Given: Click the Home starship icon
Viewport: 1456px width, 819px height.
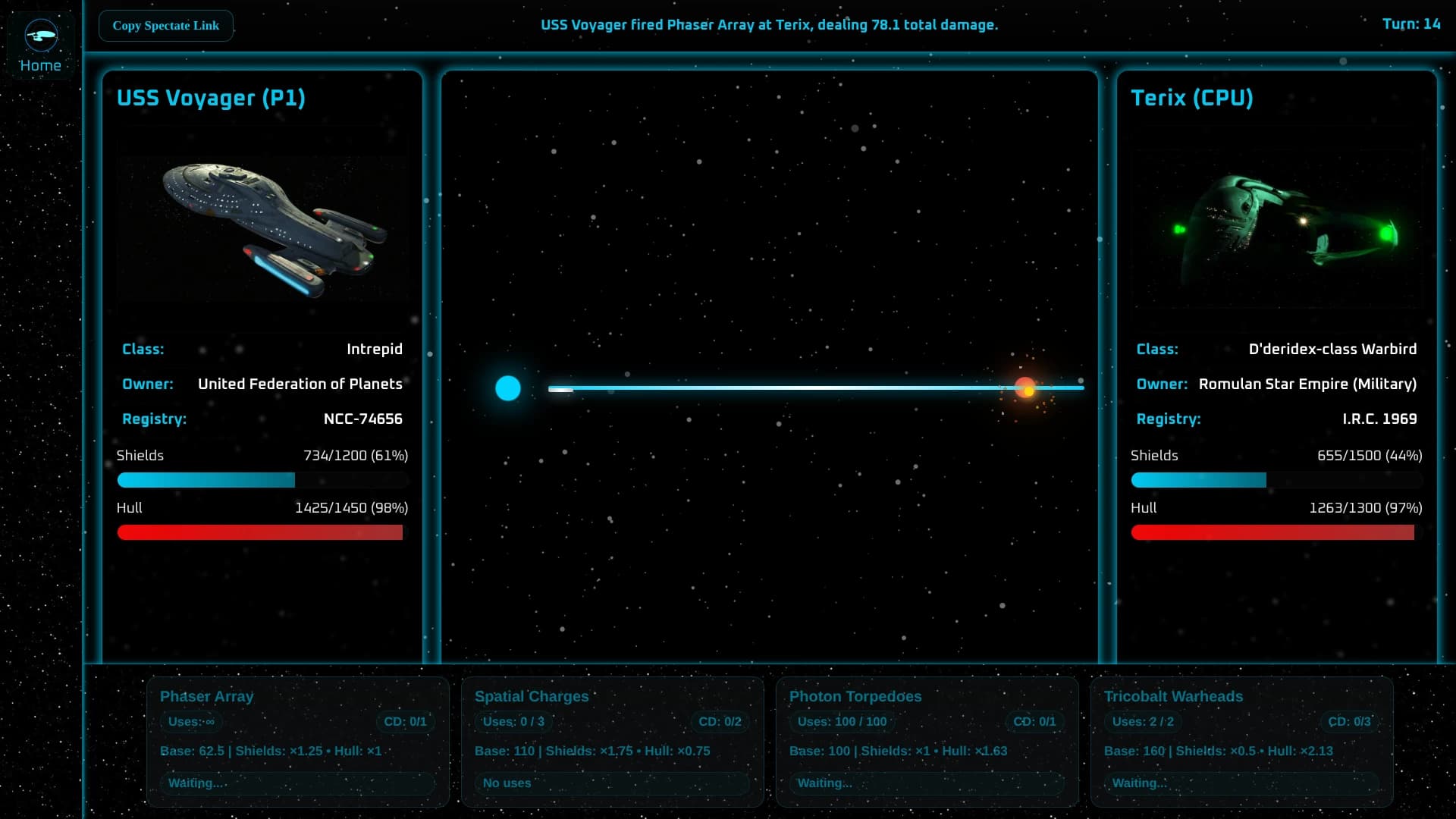Looking at the screenshot, I should (x=41, y=34).
